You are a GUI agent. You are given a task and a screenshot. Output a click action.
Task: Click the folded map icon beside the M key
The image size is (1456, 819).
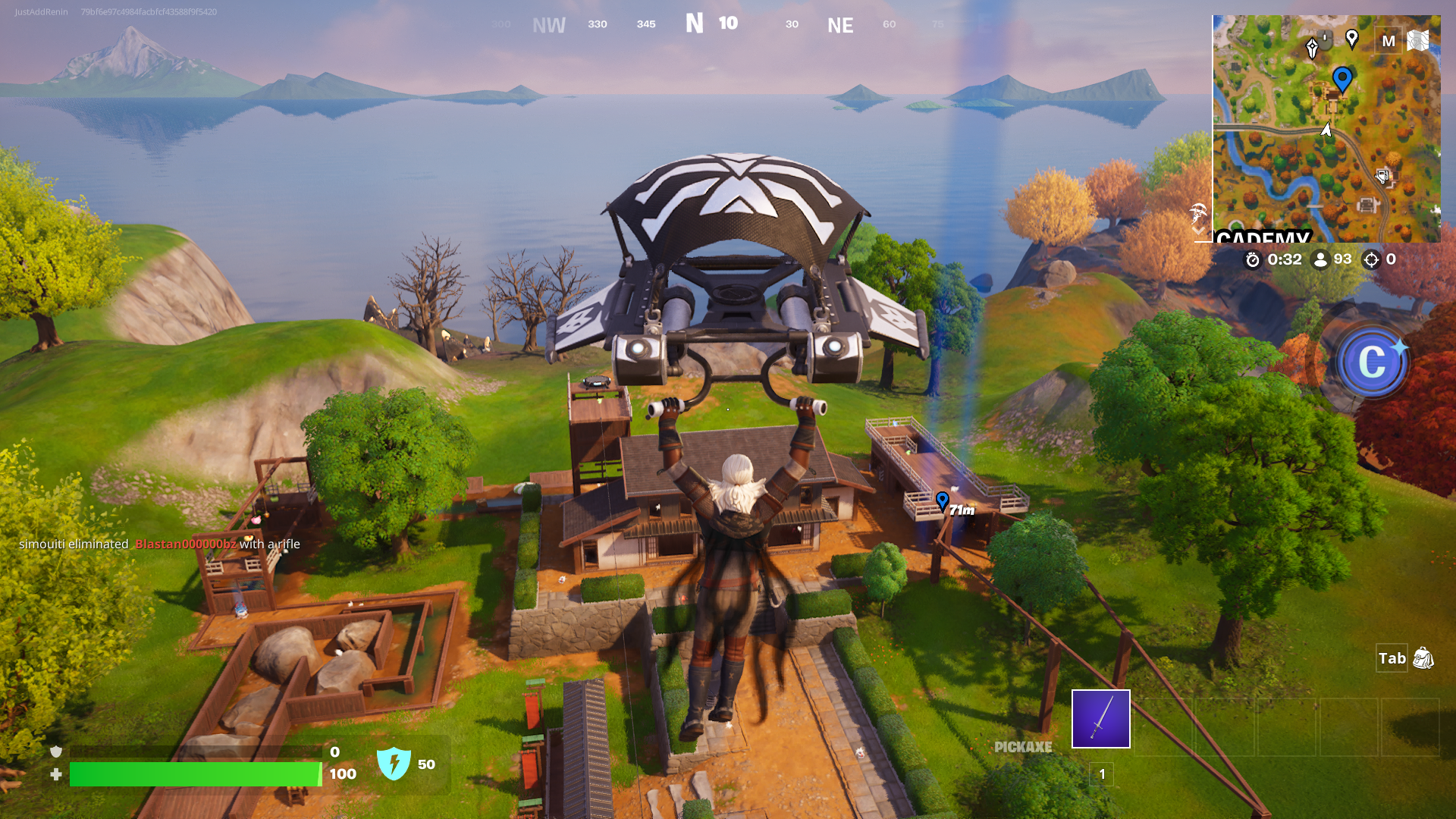click(1417, 41)
